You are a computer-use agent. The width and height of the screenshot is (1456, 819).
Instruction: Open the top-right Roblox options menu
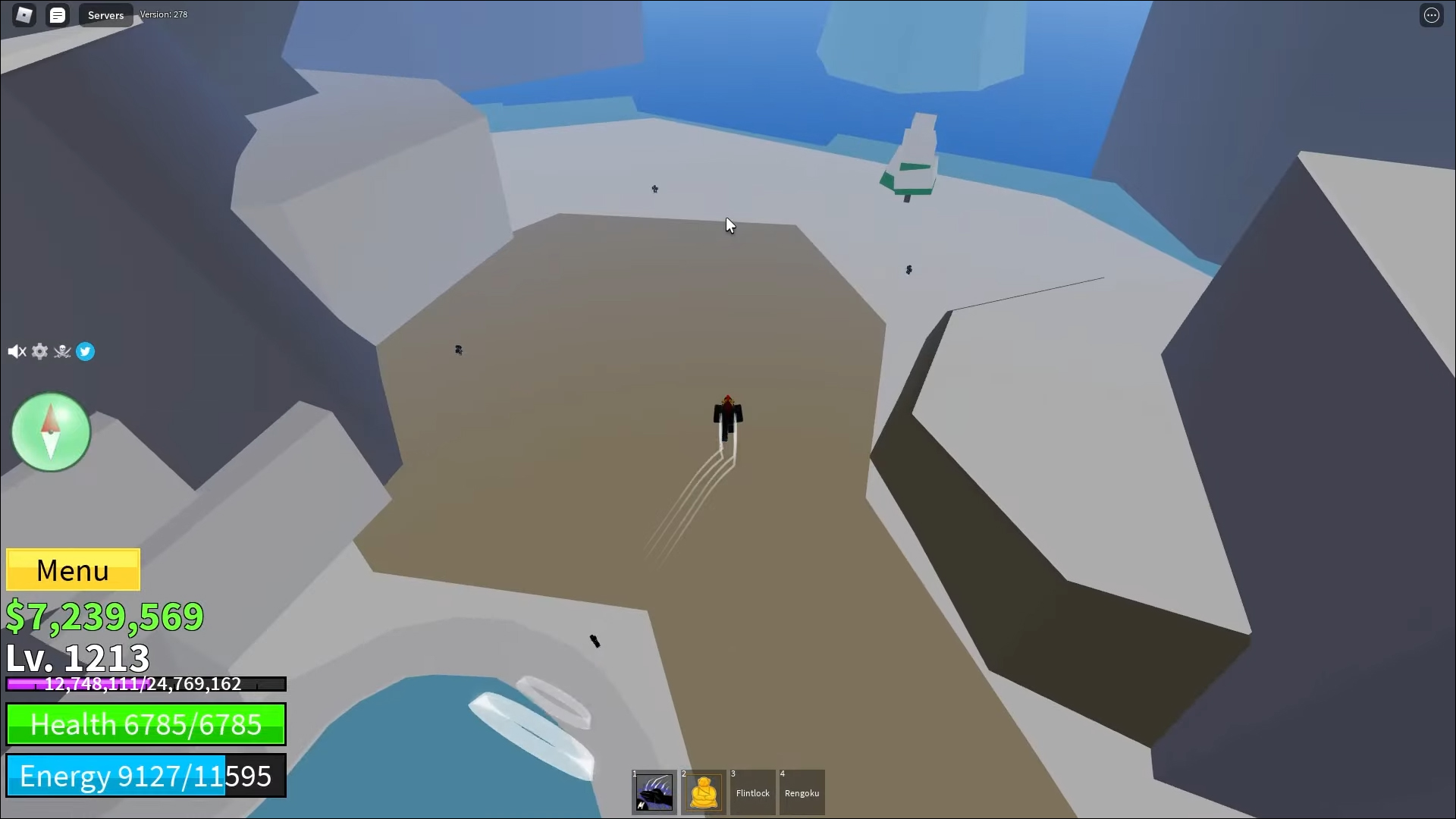pyautogui.click(x=1432, y=14)
